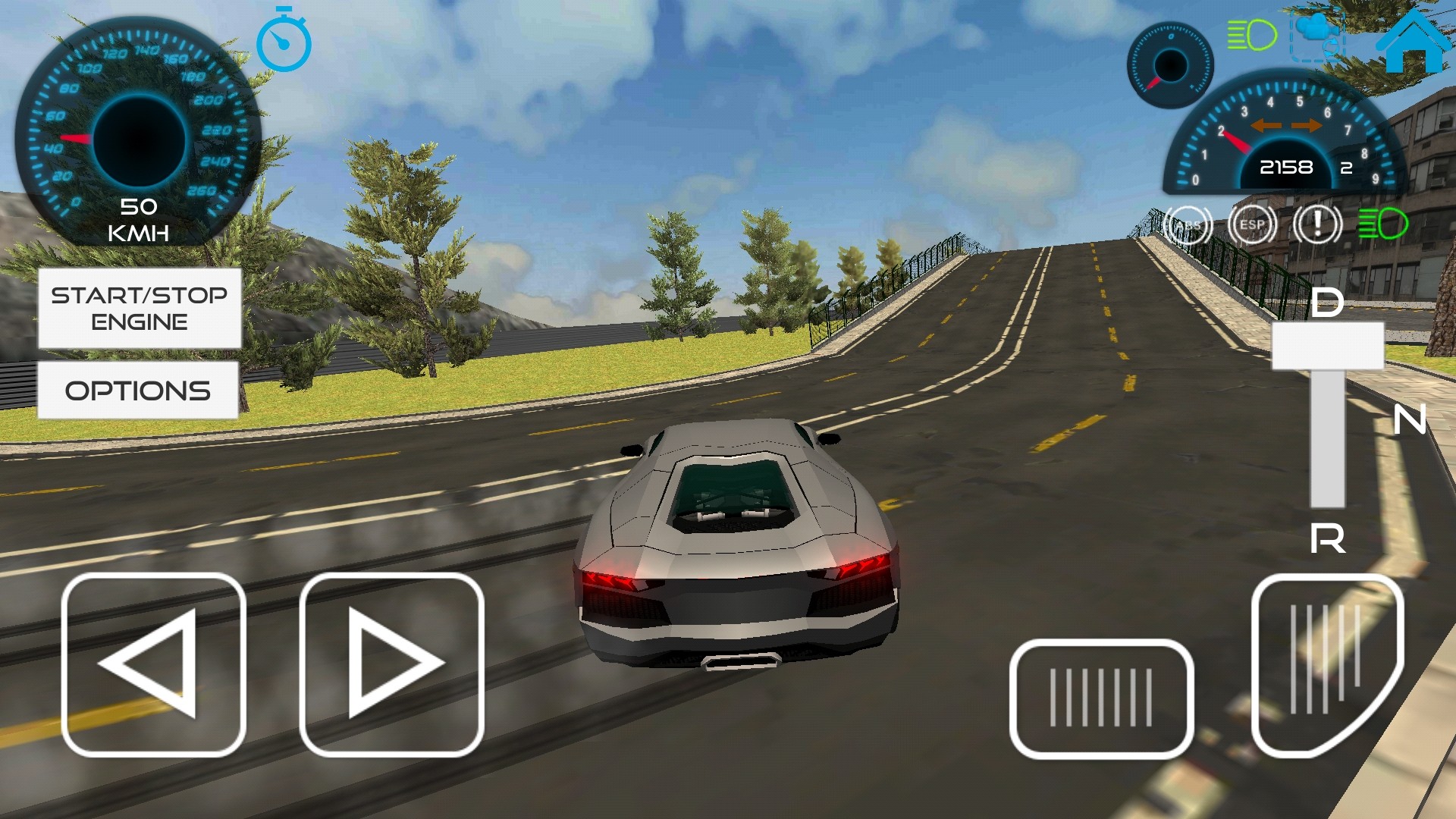Toggle the Start/Stop Engine button

140,308
